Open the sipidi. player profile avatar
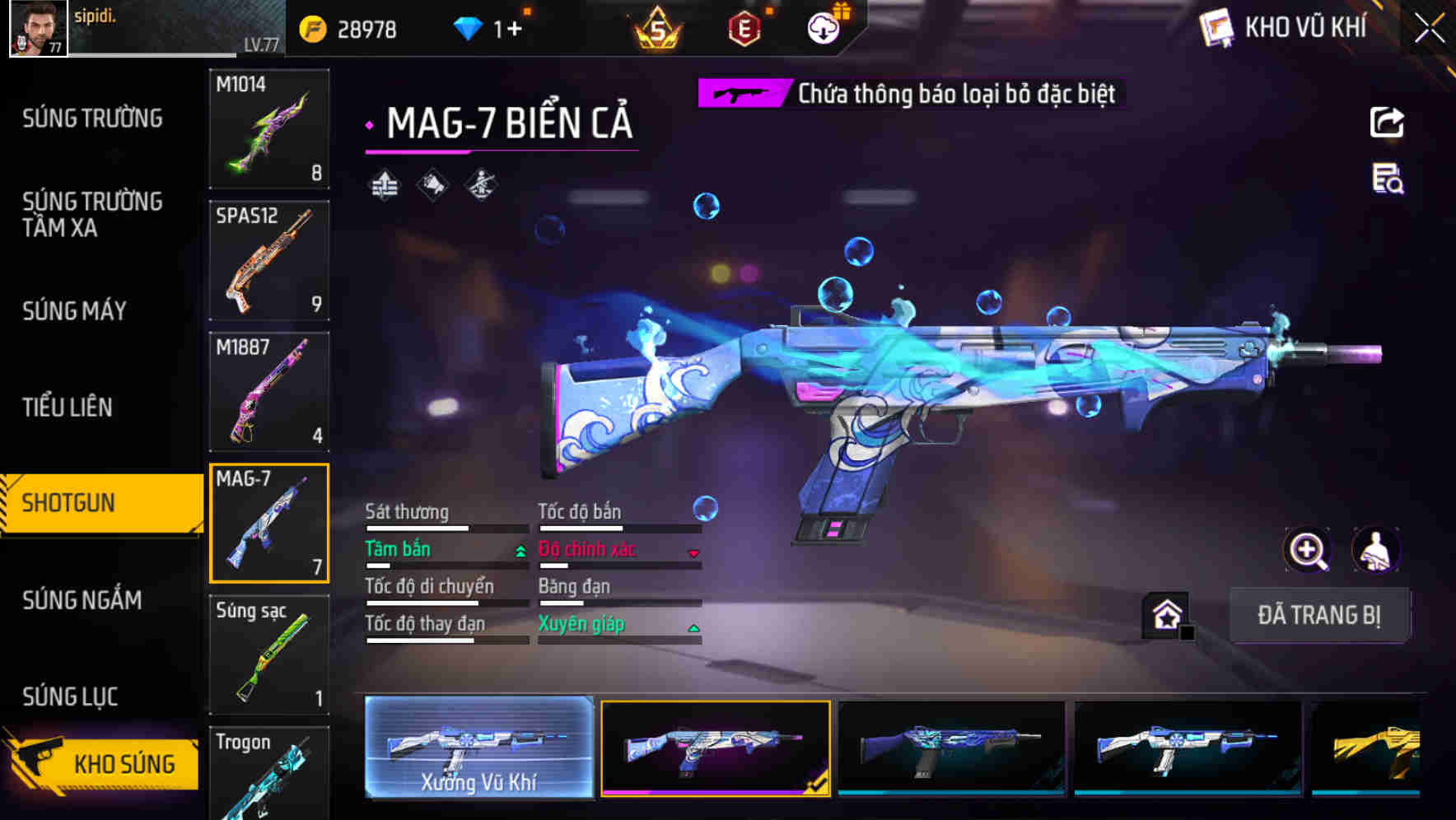1456x820 pixels. 38,28
